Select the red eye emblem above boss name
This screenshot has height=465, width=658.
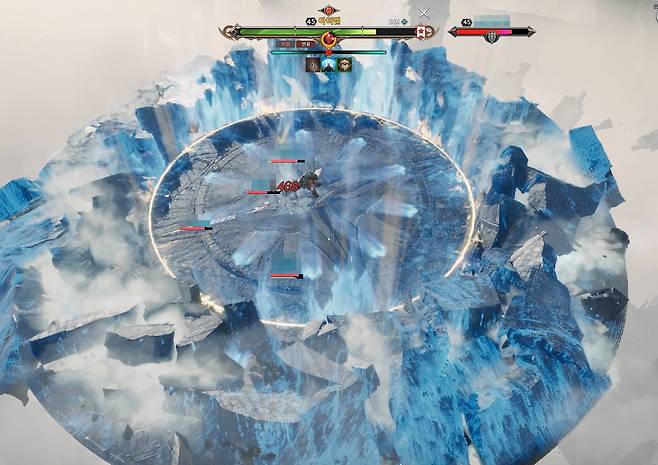tap(328, 11)
